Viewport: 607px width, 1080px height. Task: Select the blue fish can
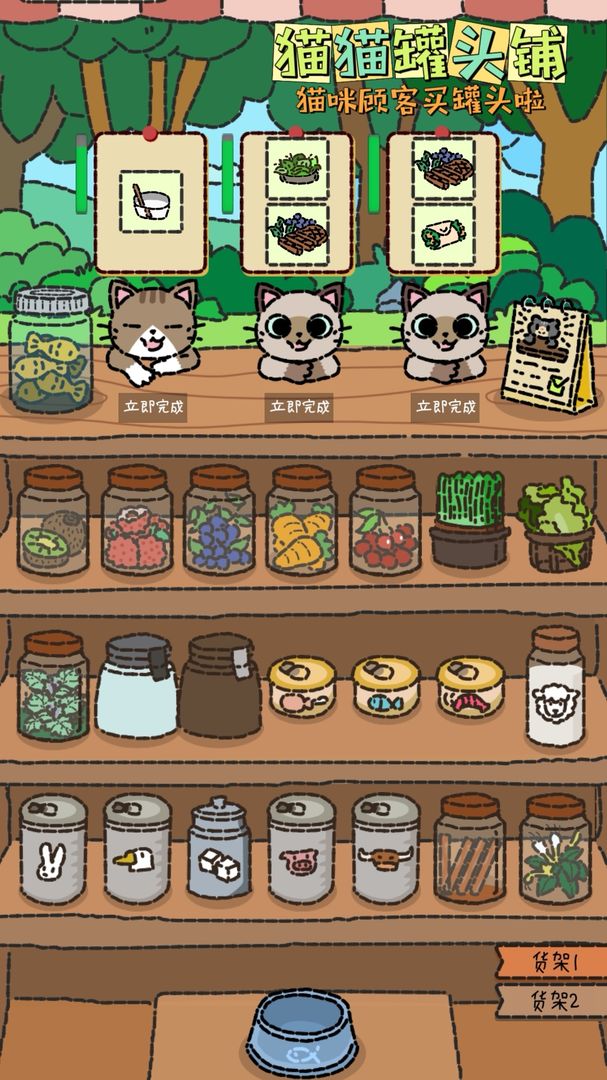(x=385, y=686)
